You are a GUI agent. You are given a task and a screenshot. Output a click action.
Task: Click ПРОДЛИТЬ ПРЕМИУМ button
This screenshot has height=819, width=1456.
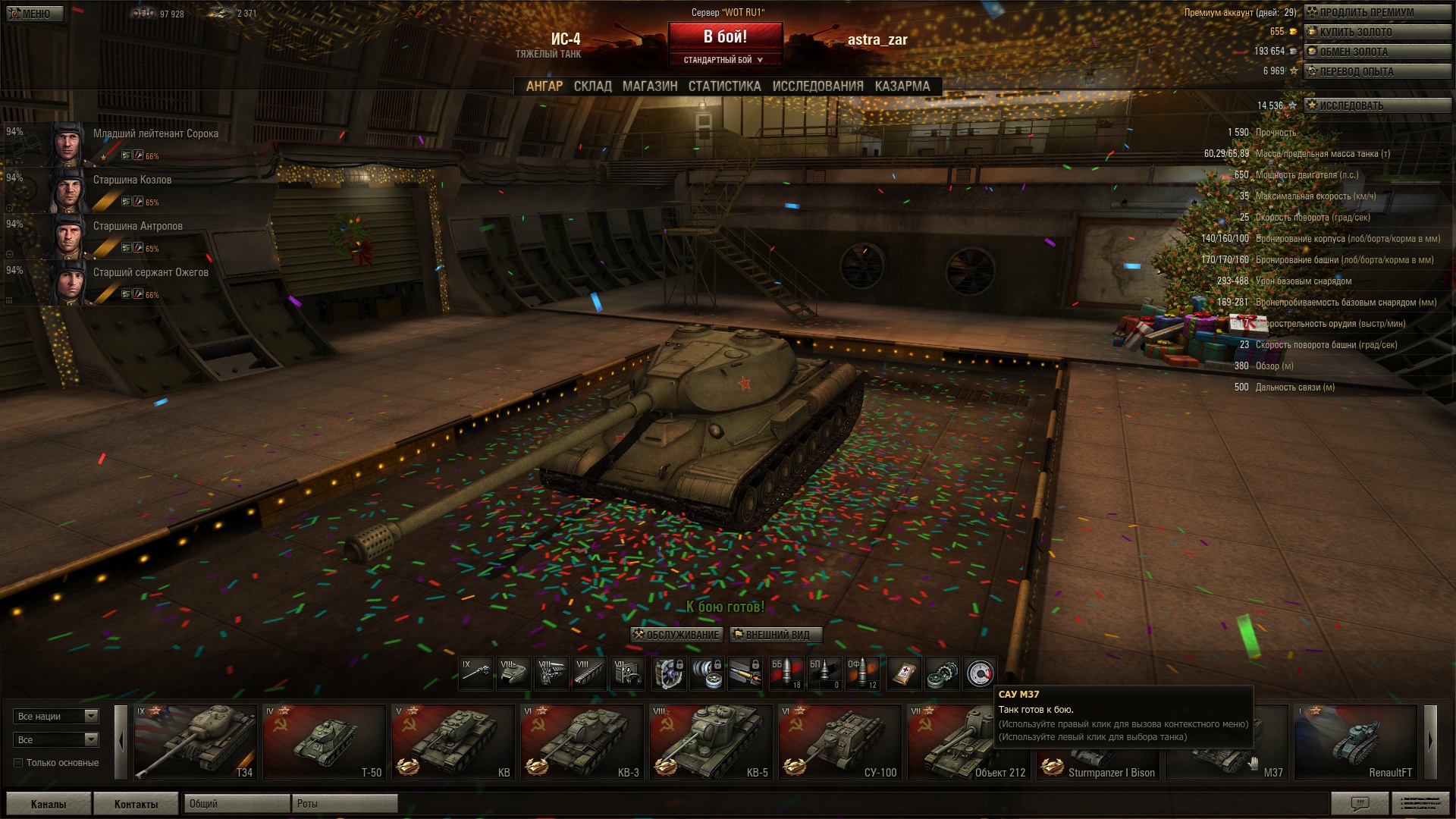click(1376, 12)
